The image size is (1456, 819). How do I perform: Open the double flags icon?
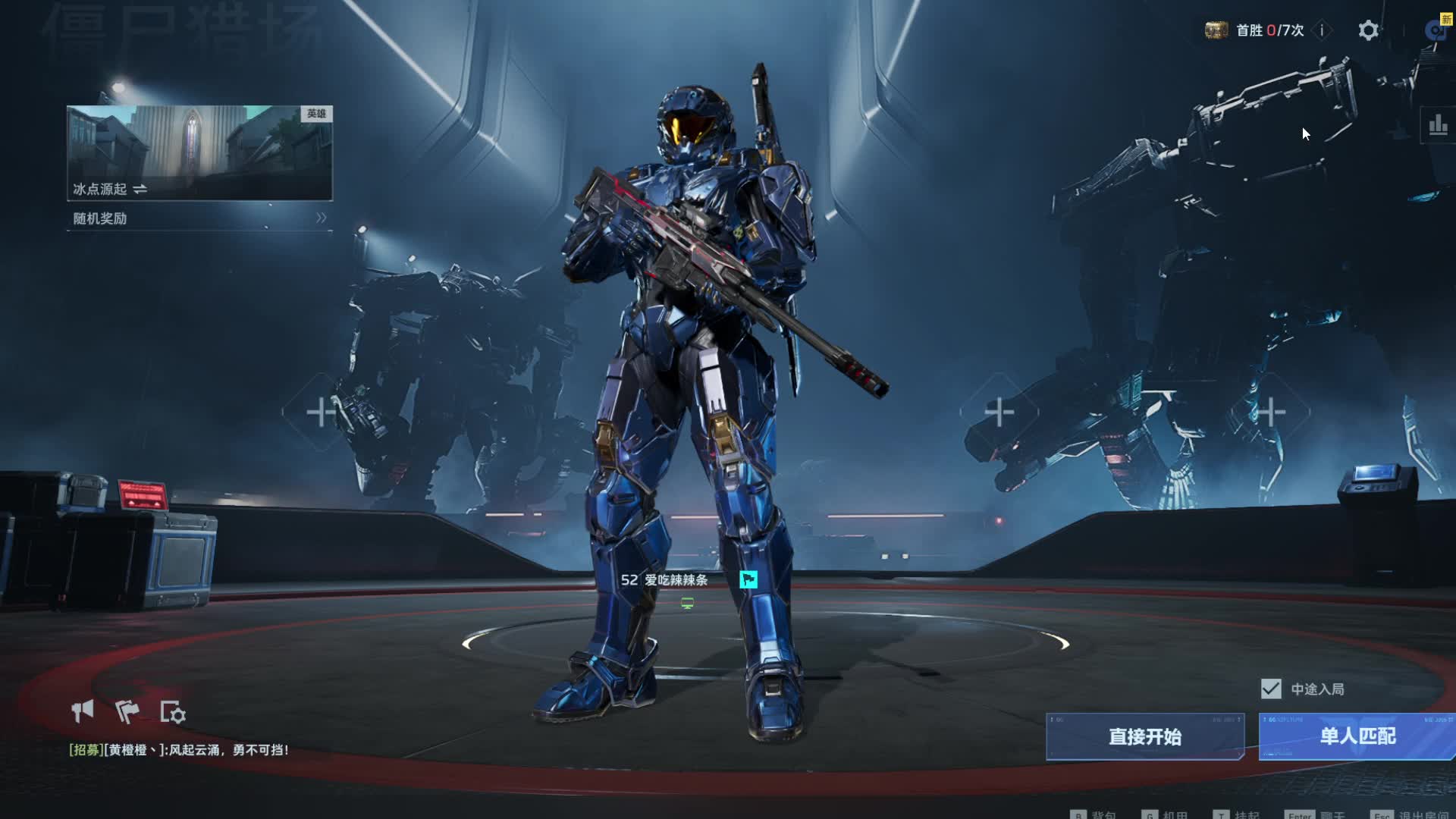tap(127, 711)
